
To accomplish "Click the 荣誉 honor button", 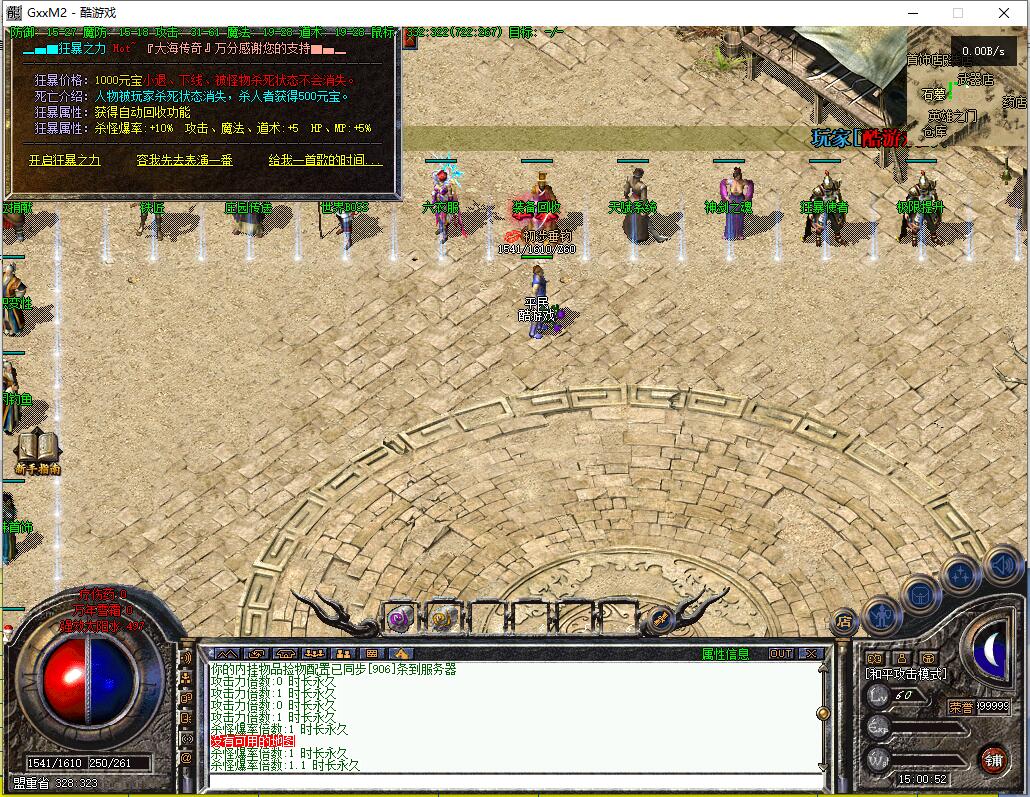I will (961, 706).
